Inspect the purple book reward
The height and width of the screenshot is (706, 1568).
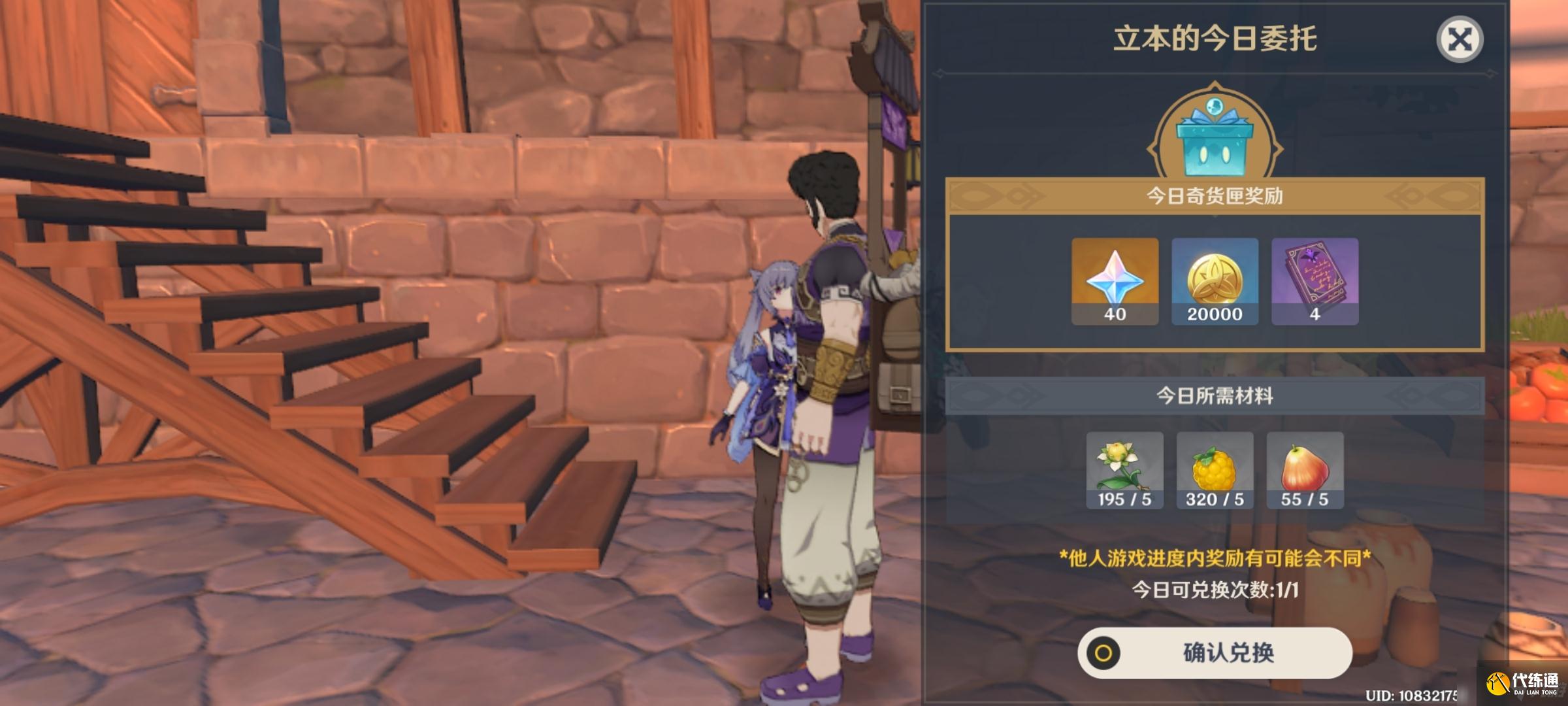tap(1315, 281)
